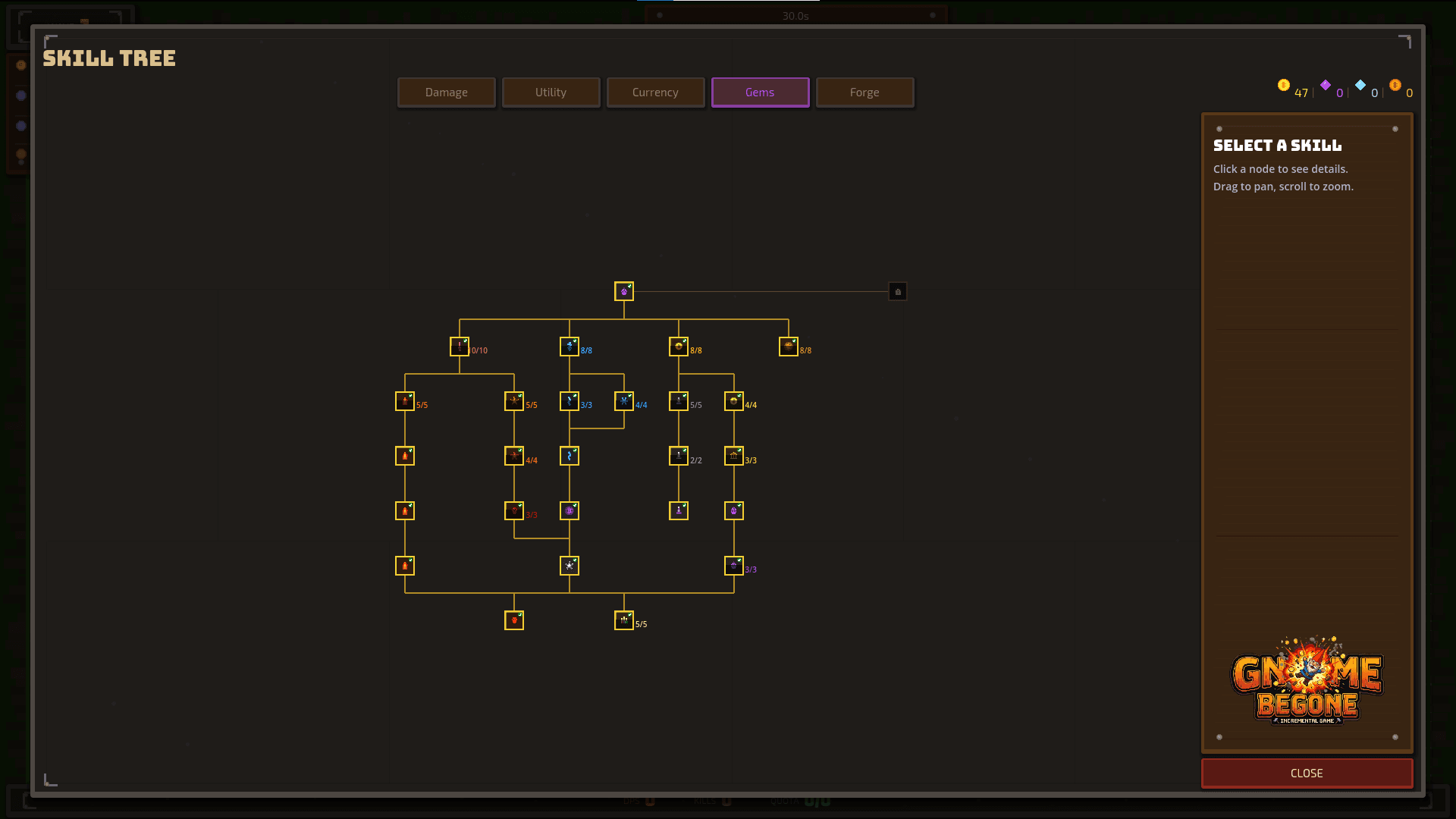
Task: Click the white snowflake skill node
Action: click(570, 566)
